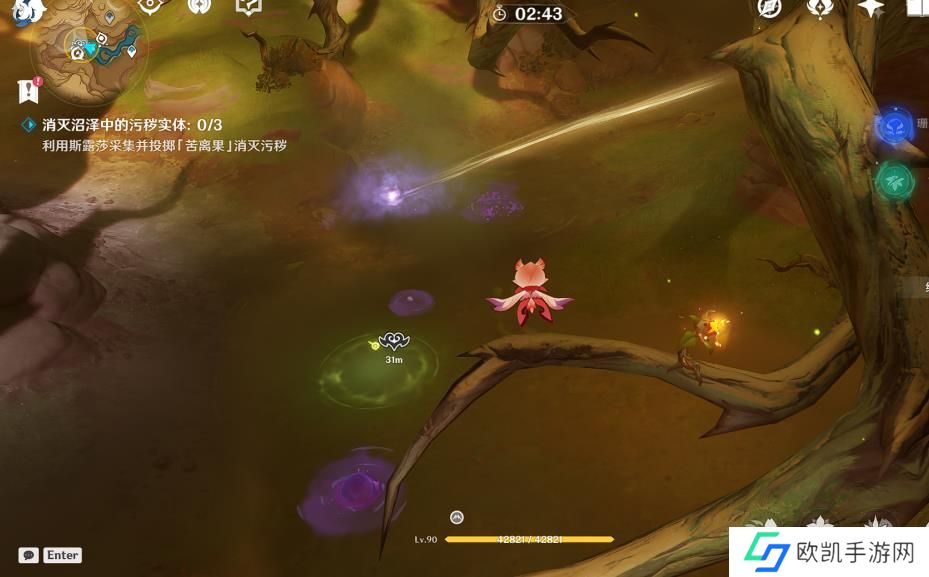This screenshot has width=929, height=577.
Task: Open the quest banner icon with alert
Action: coord(28,90)
